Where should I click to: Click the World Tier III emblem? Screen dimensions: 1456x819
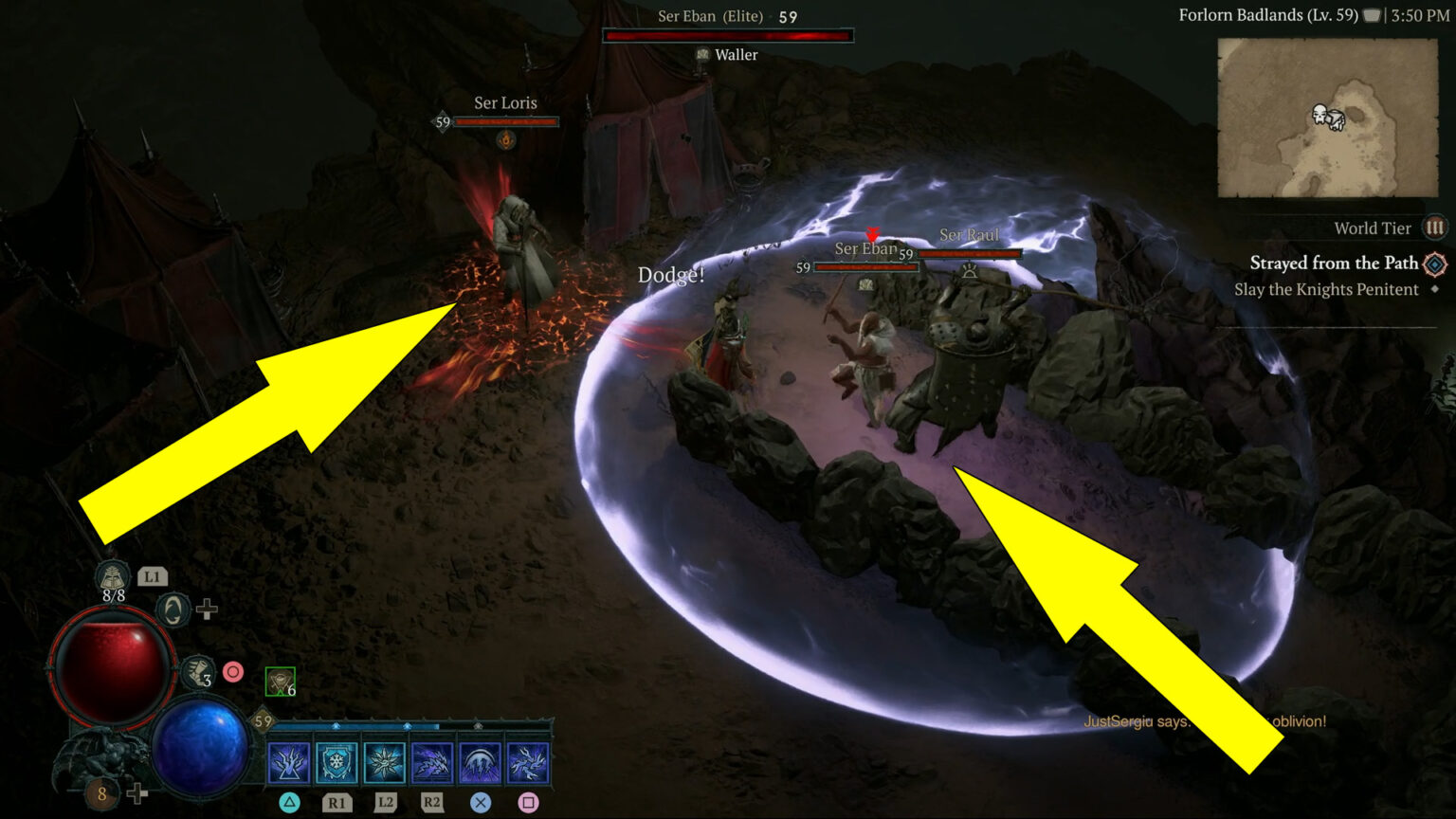click(1436, 227)
